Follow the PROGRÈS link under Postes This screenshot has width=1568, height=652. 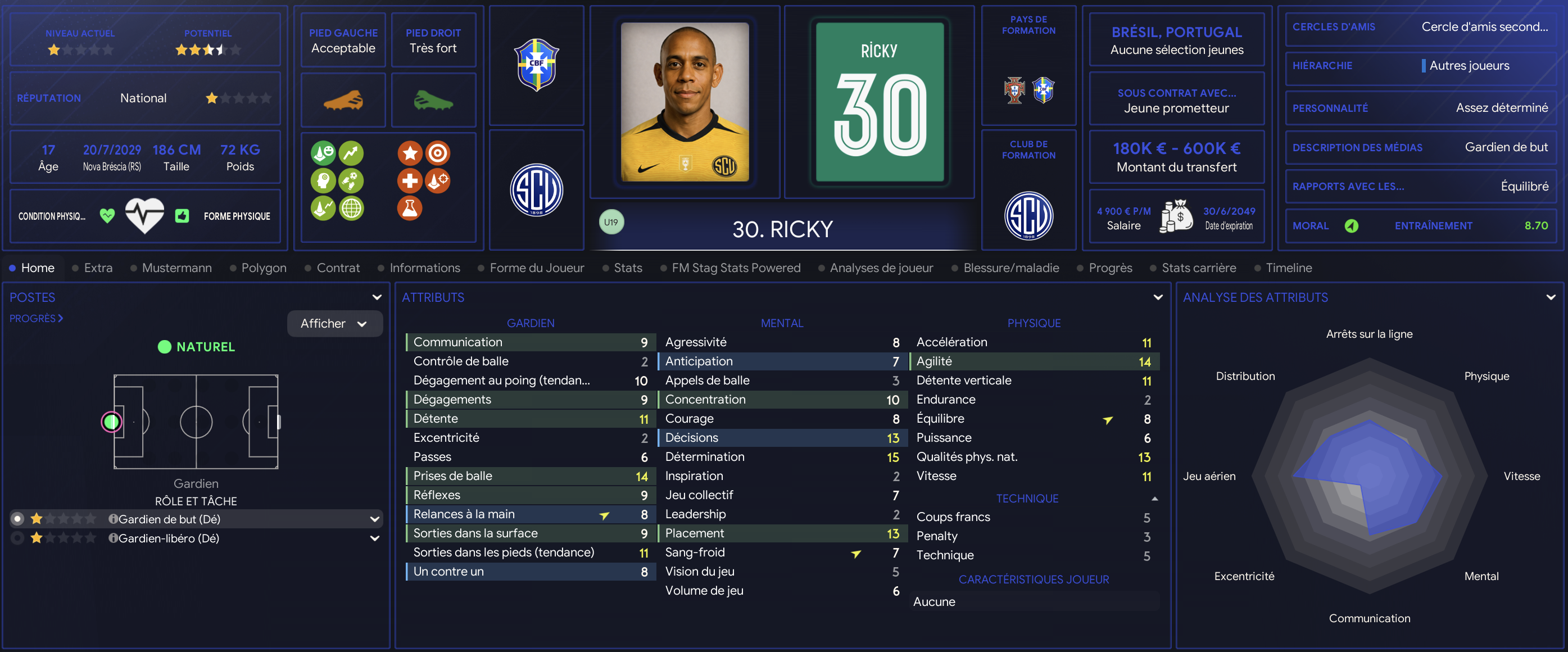coord(36,318)
